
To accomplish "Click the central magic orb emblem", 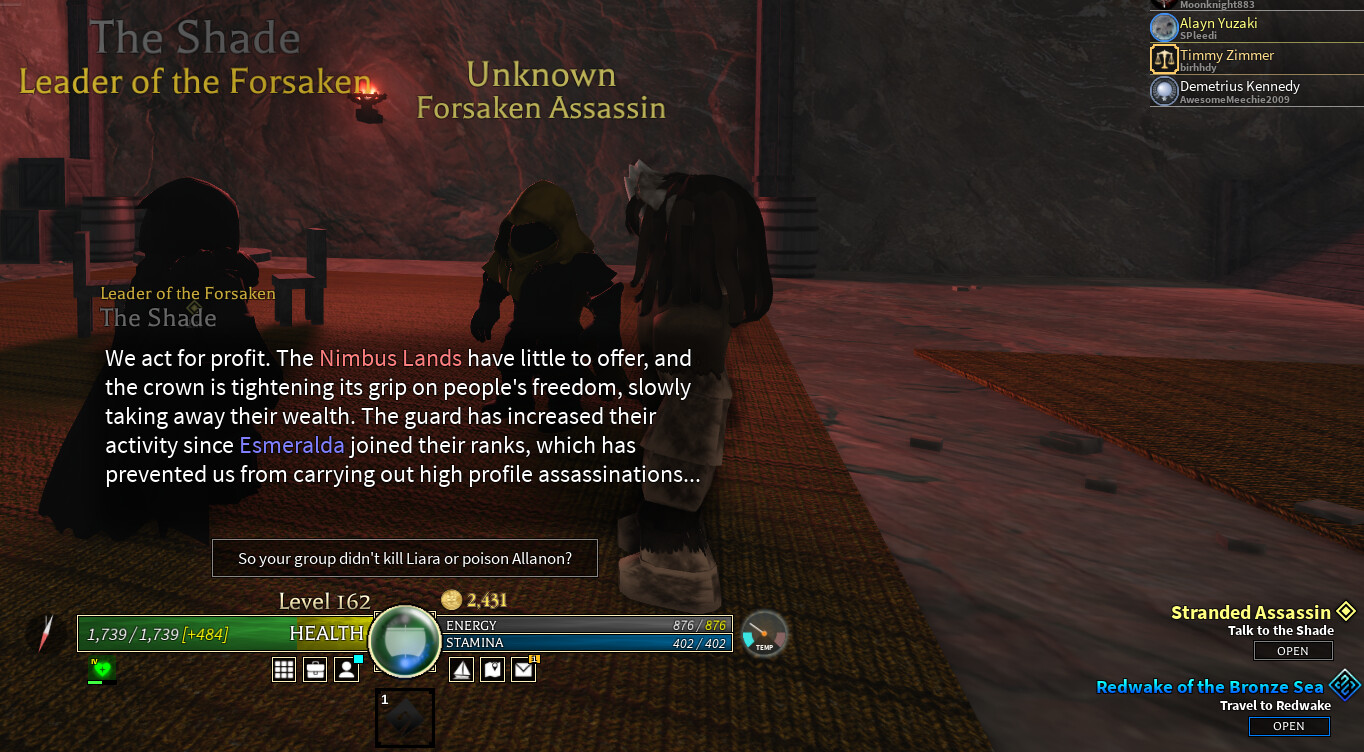I will (404, 641).
